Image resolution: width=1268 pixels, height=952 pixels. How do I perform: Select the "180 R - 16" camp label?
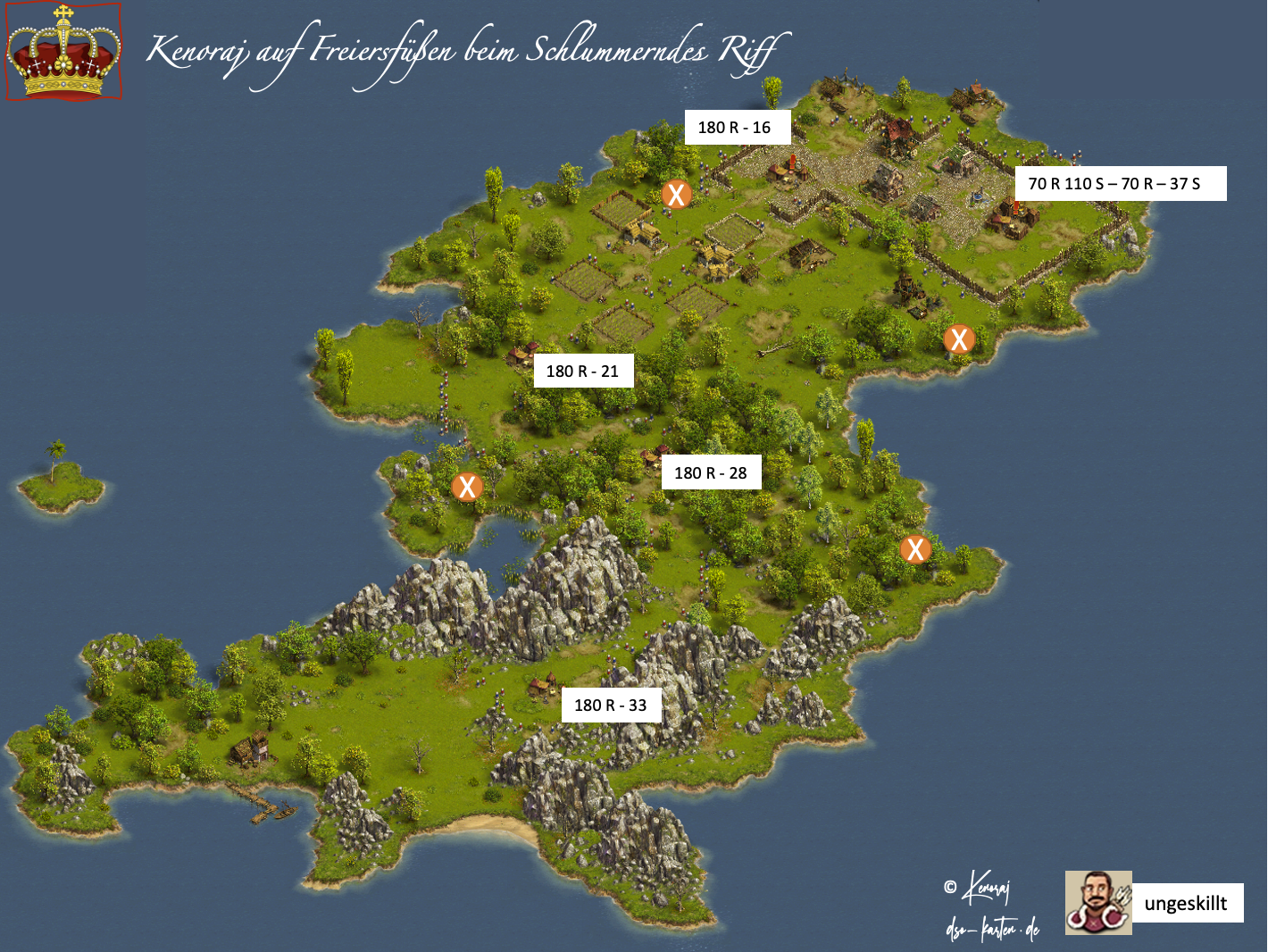tap(737, 128)
